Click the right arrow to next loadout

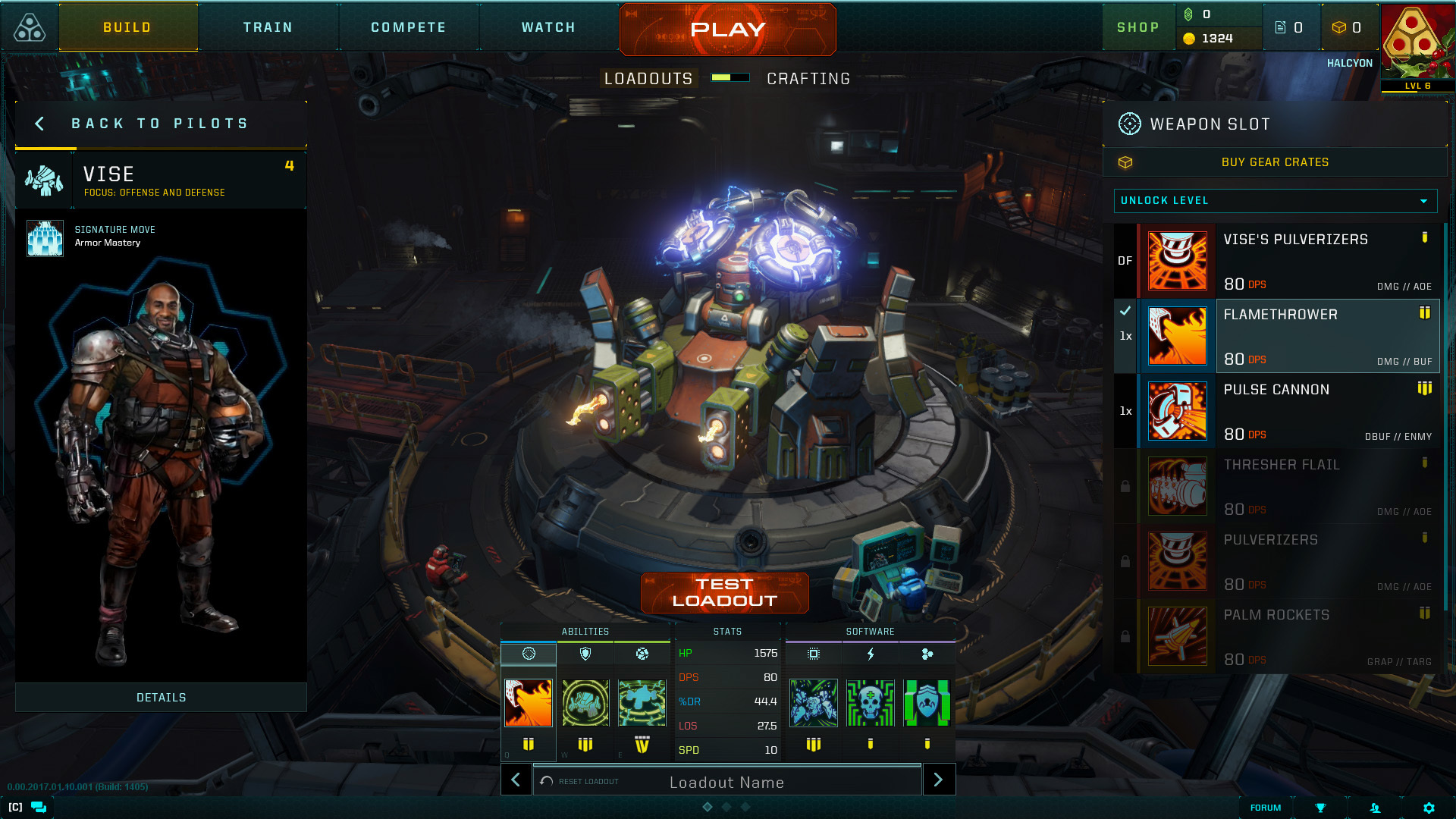(x=939, y=780)
